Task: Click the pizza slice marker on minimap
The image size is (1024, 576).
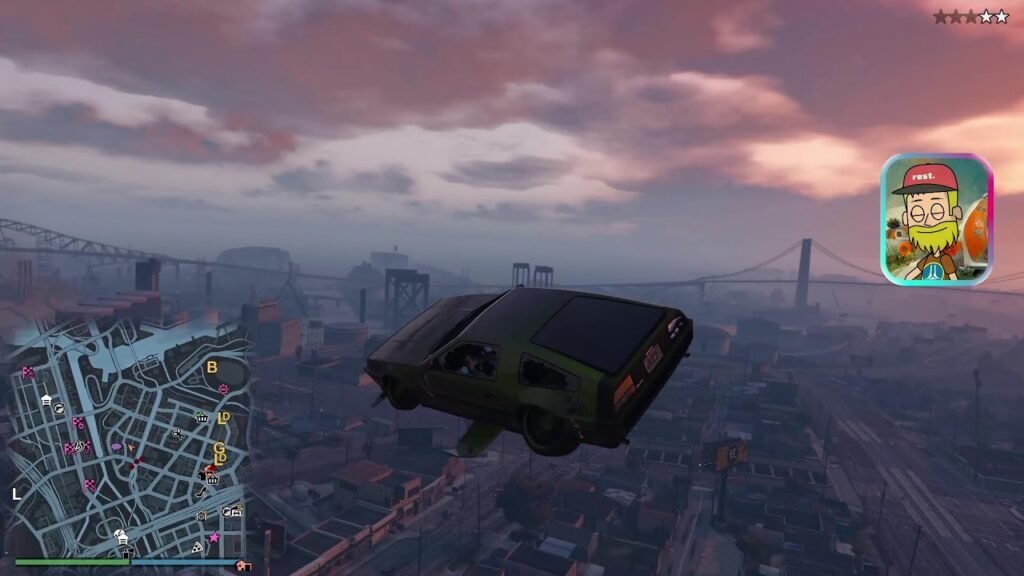Action: pyautogui.click(x=197, y=548)
